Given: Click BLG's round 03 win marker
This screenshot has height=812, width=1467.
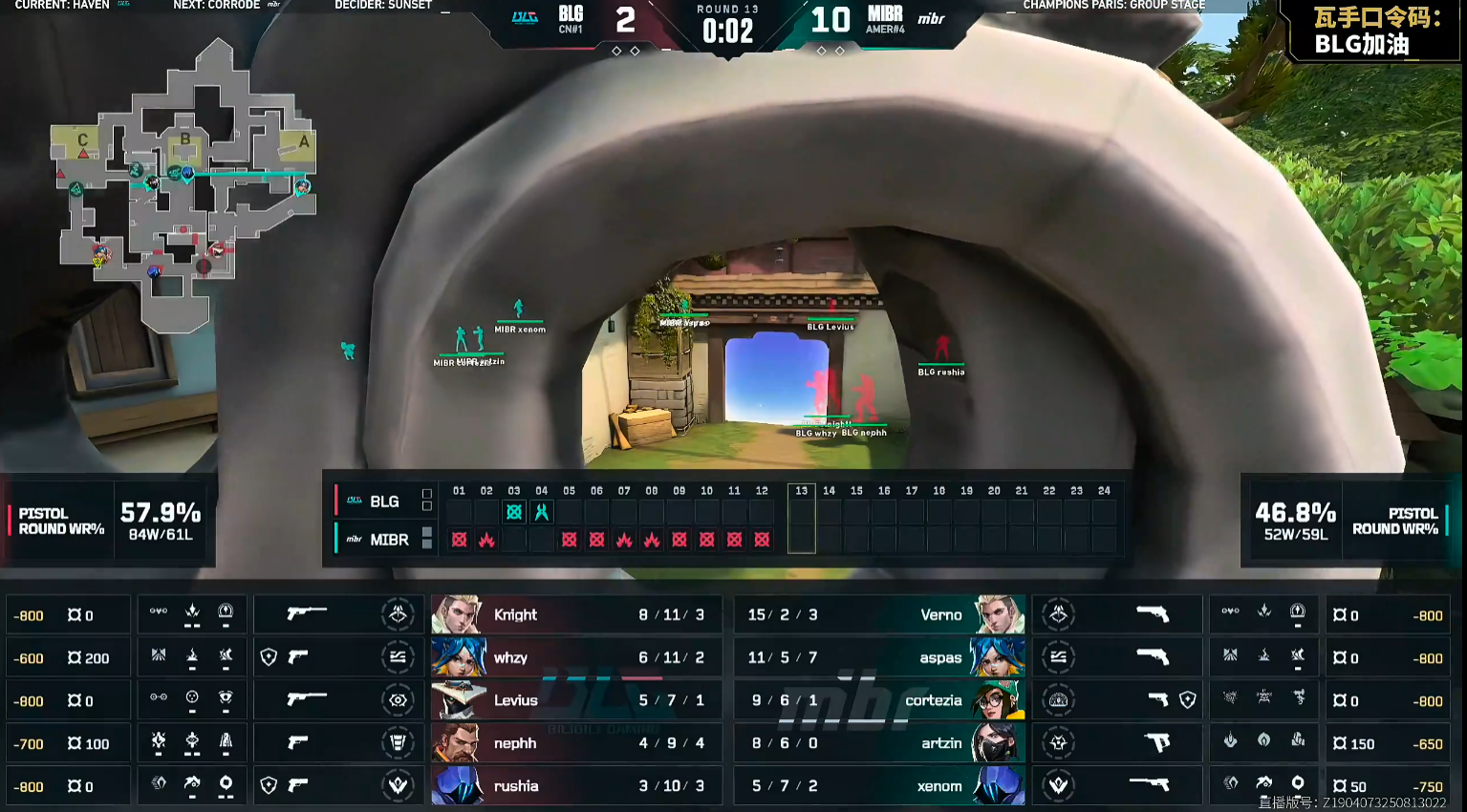Looking at the screenshot, I should point(514,512).
